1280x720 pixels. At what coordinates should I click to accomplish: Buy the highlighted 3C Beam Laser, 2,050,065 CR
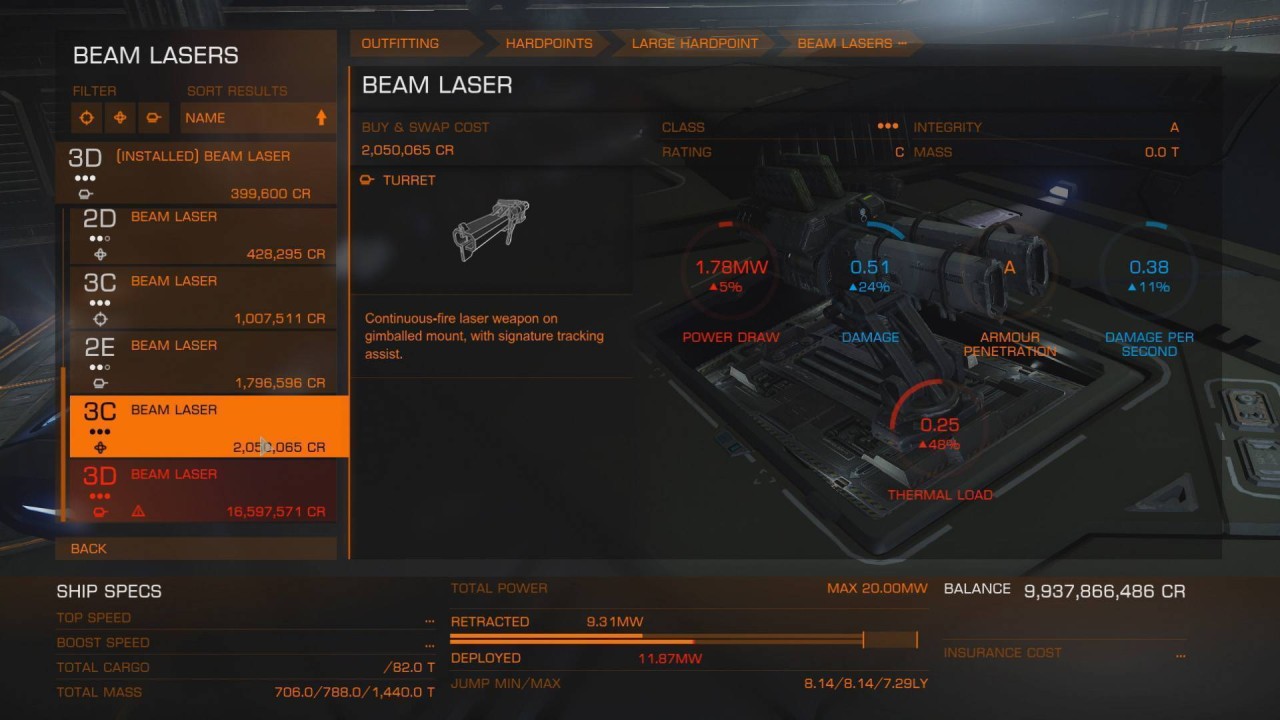pyautogui.click(x=208, y=427)
